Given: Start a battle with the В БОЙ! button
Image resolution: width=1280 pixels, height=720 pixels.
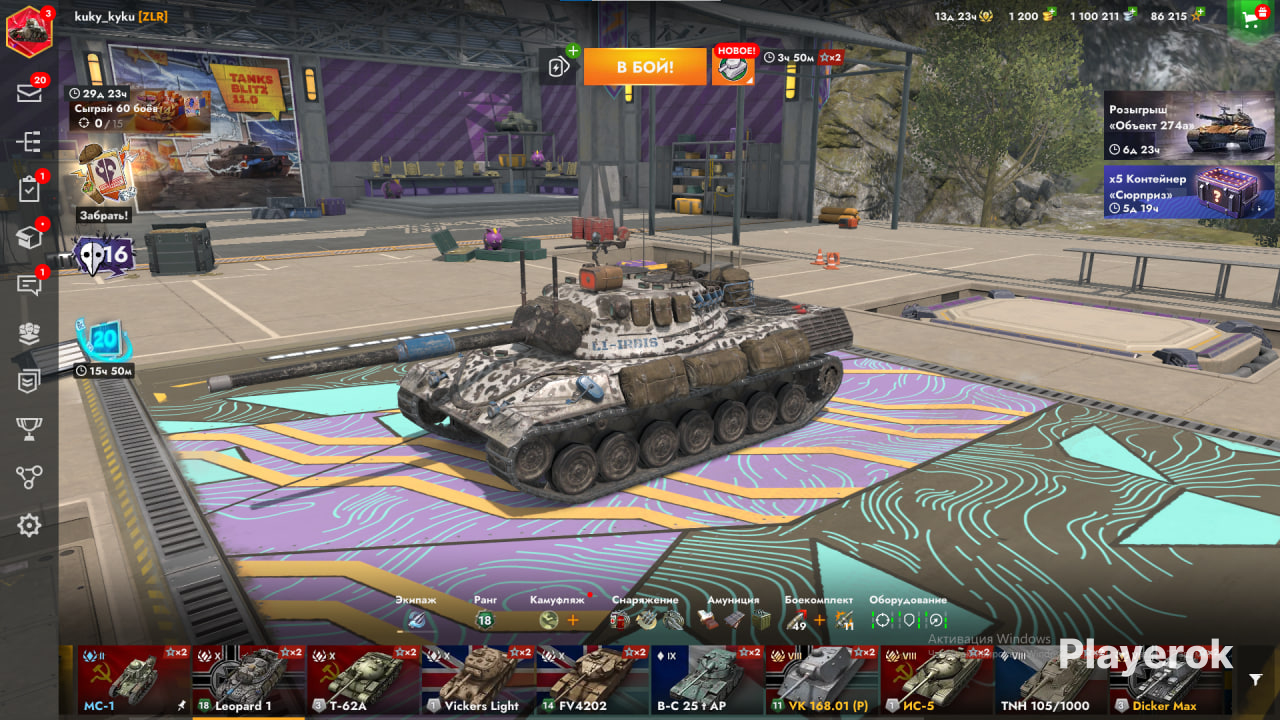Looking at the screenshot, I should pos(644,67).
